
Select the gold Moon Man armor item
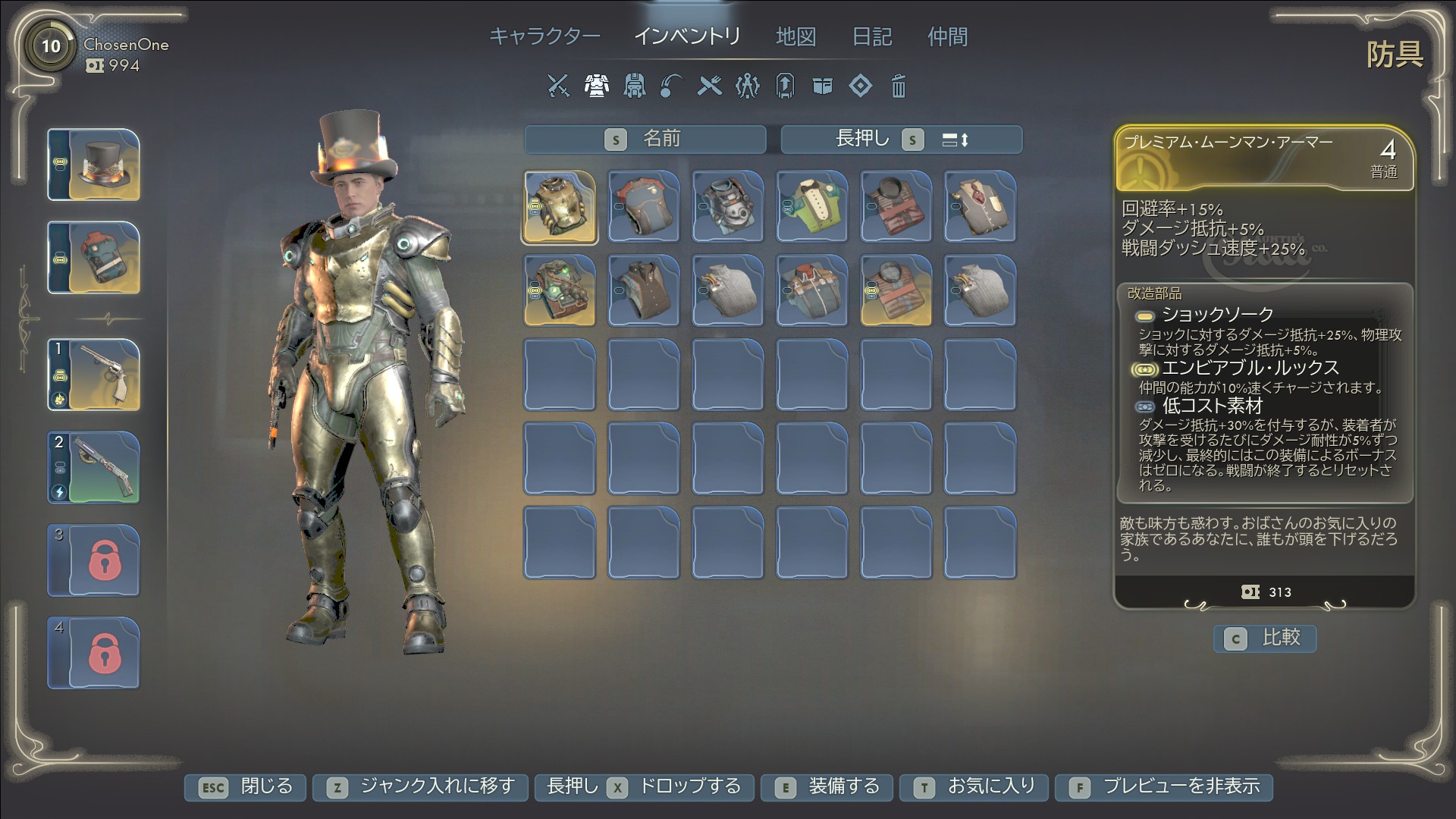(x=560, y=207)
